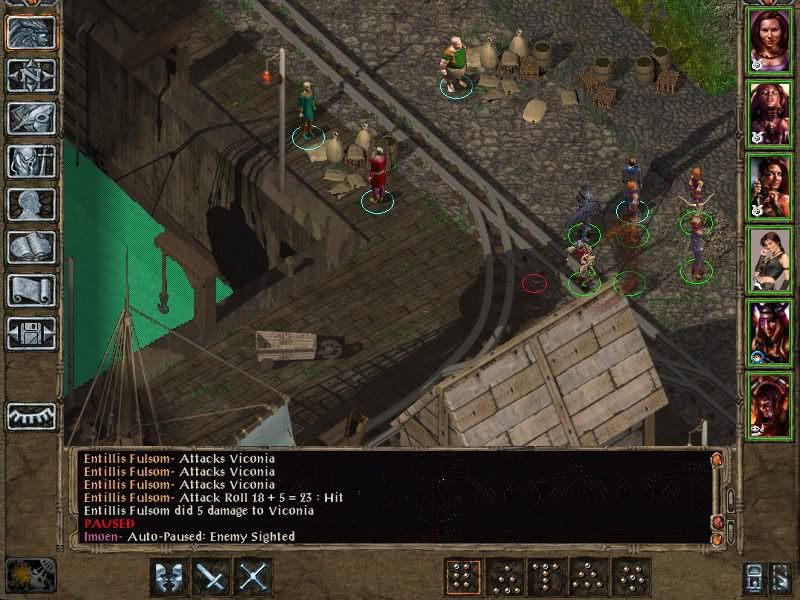Image resolution: width=800 pixels, height=600 pixels.
Task: Click the return-to-game face icon
Action: (x=31, y=32)
